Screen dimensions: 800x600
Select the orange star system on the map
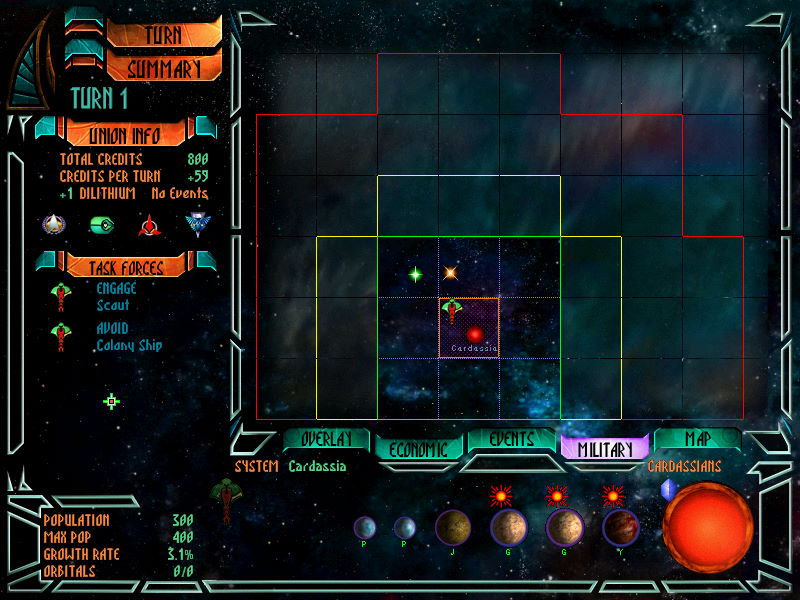(x=450, y=272)
